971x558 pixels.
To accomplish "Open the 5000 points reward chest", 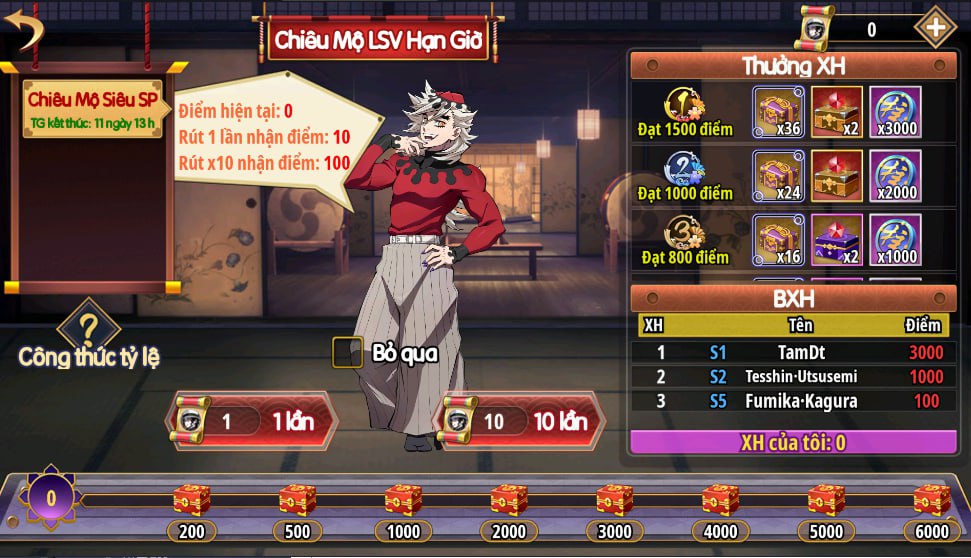I will pyautogui.click(x=826, y=500).
